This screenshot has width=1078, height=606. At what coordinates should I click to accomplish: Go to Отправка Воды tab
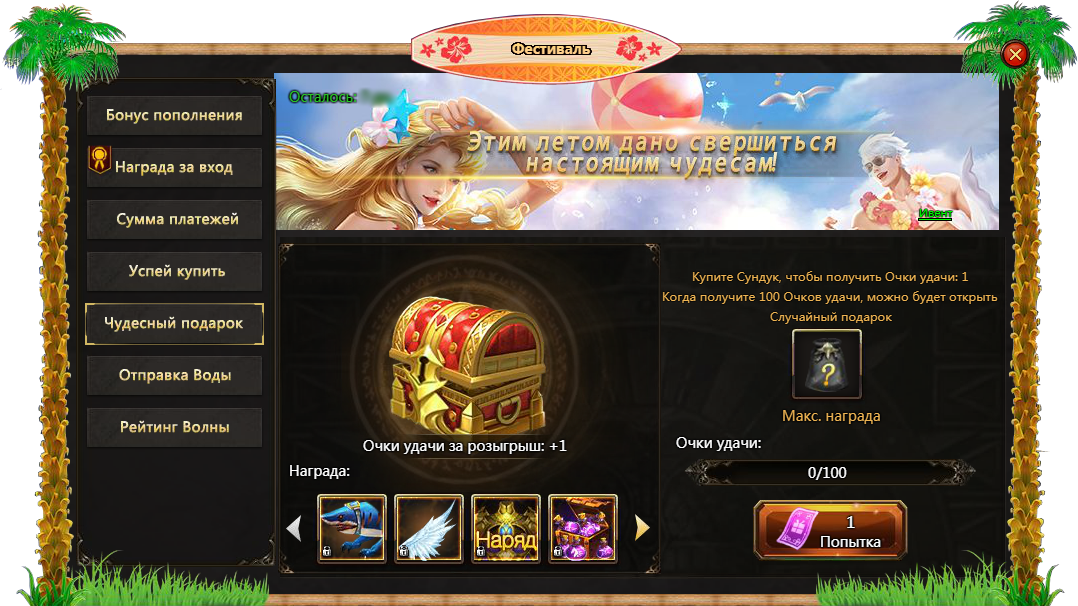tap(174, 375)
